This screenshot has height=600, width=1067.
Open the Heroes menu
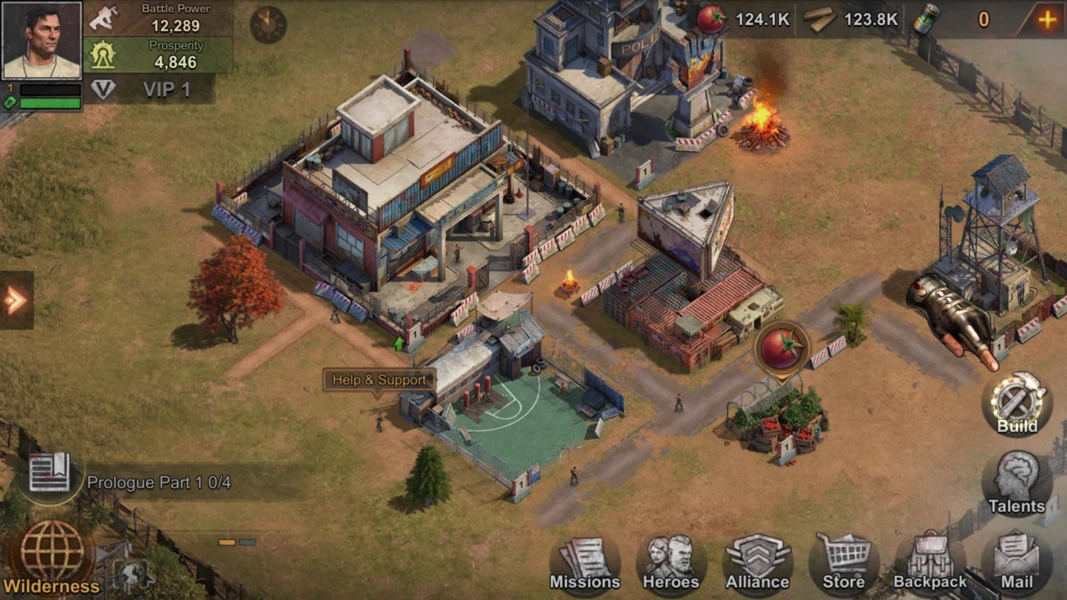671,563
